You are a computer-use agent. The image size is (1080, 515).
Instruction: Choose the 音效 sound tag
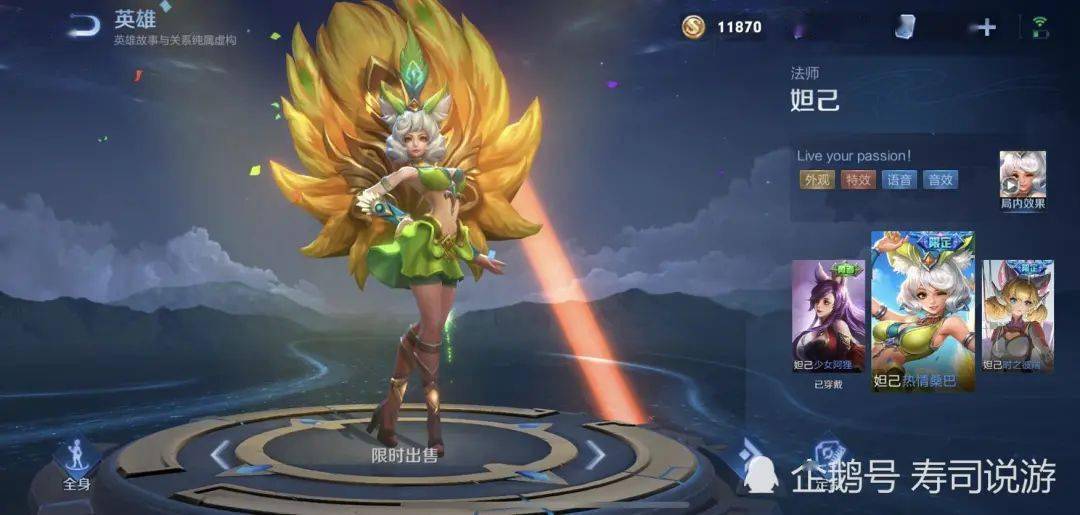click(940, 180)
